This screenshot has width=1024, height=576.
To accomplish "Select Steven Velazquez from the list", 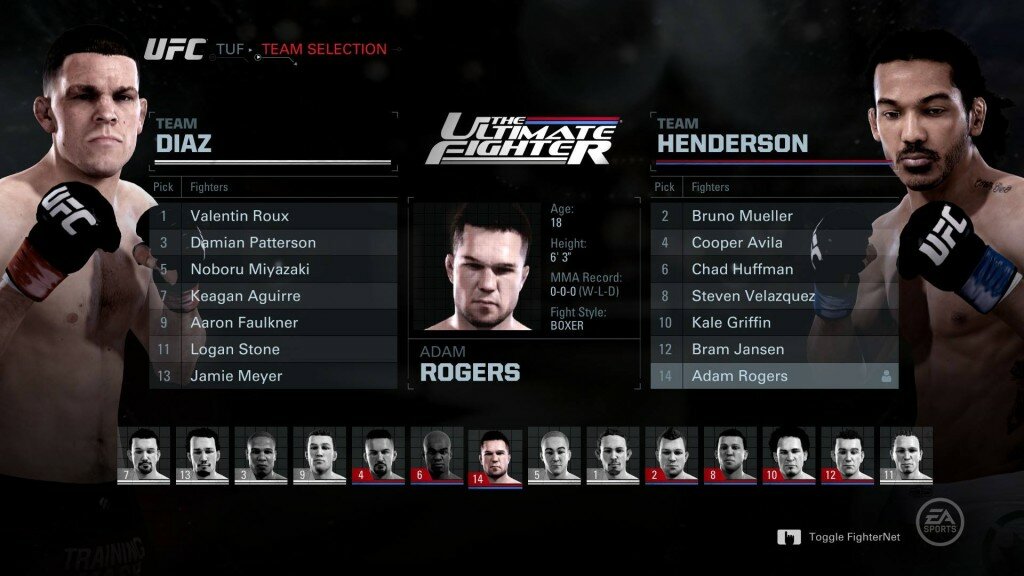I will (773, 296).
